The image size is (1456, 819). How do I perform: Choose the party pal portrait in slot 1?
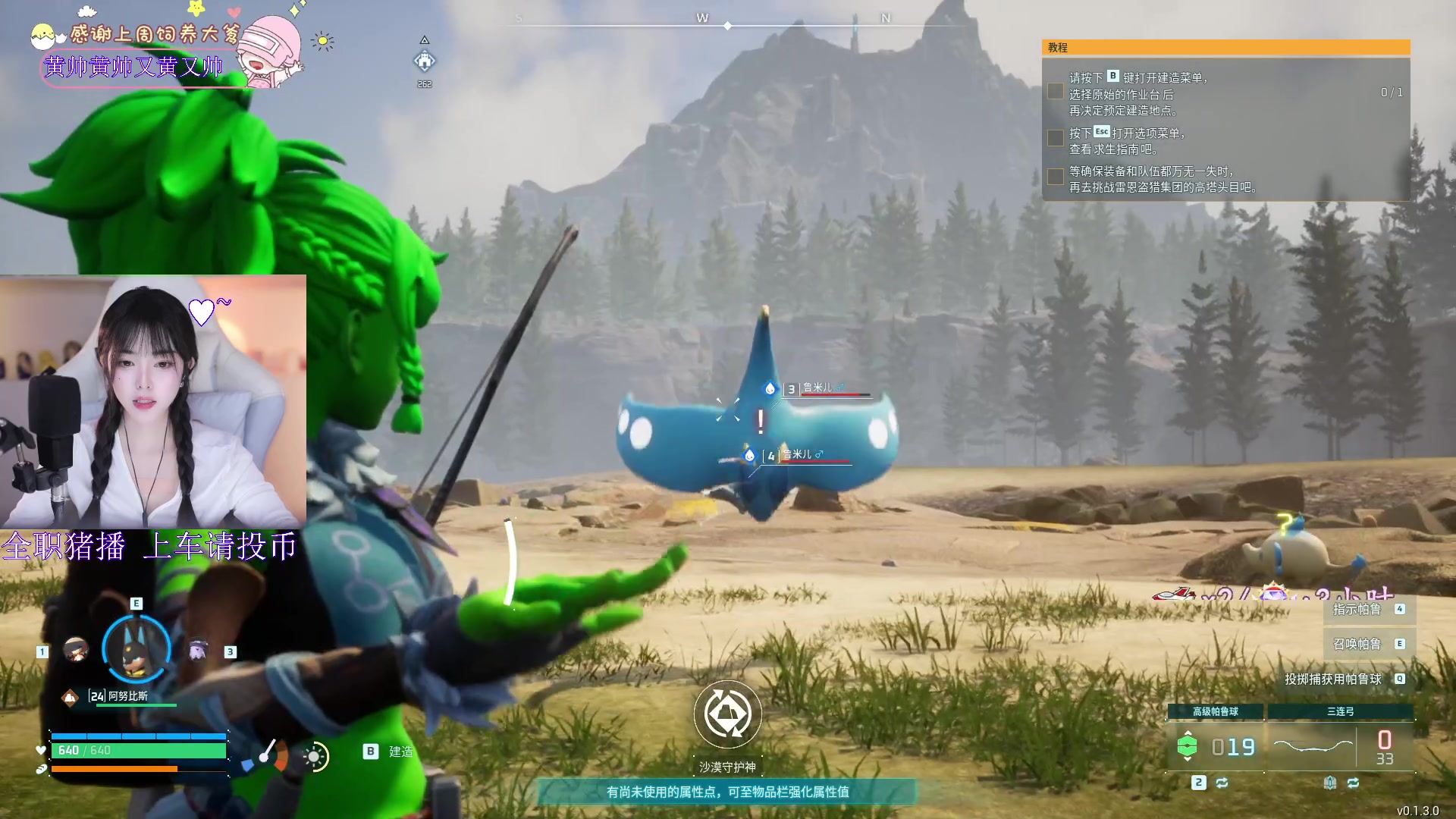pyautogui.click(x=75, y=650)
